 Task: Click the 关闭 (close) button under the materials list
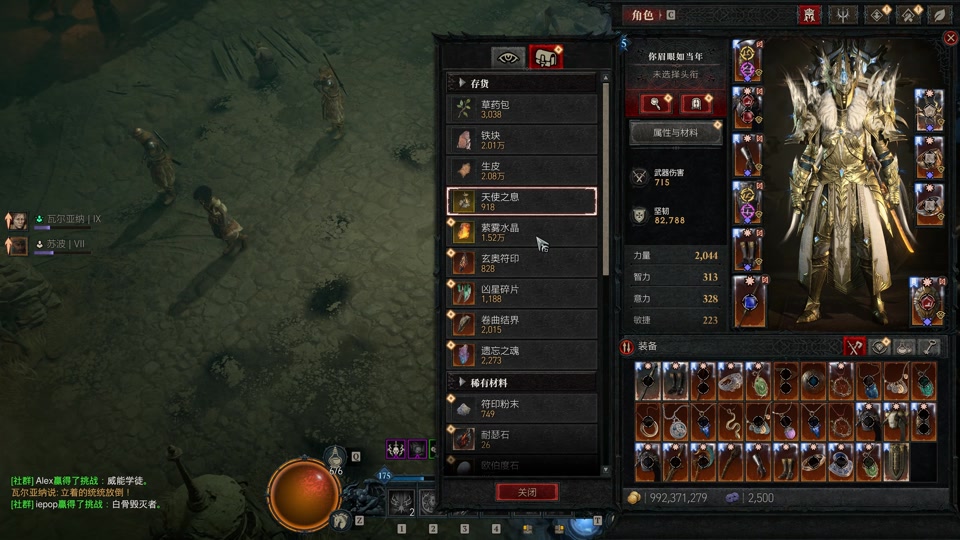tap(527, 492)
